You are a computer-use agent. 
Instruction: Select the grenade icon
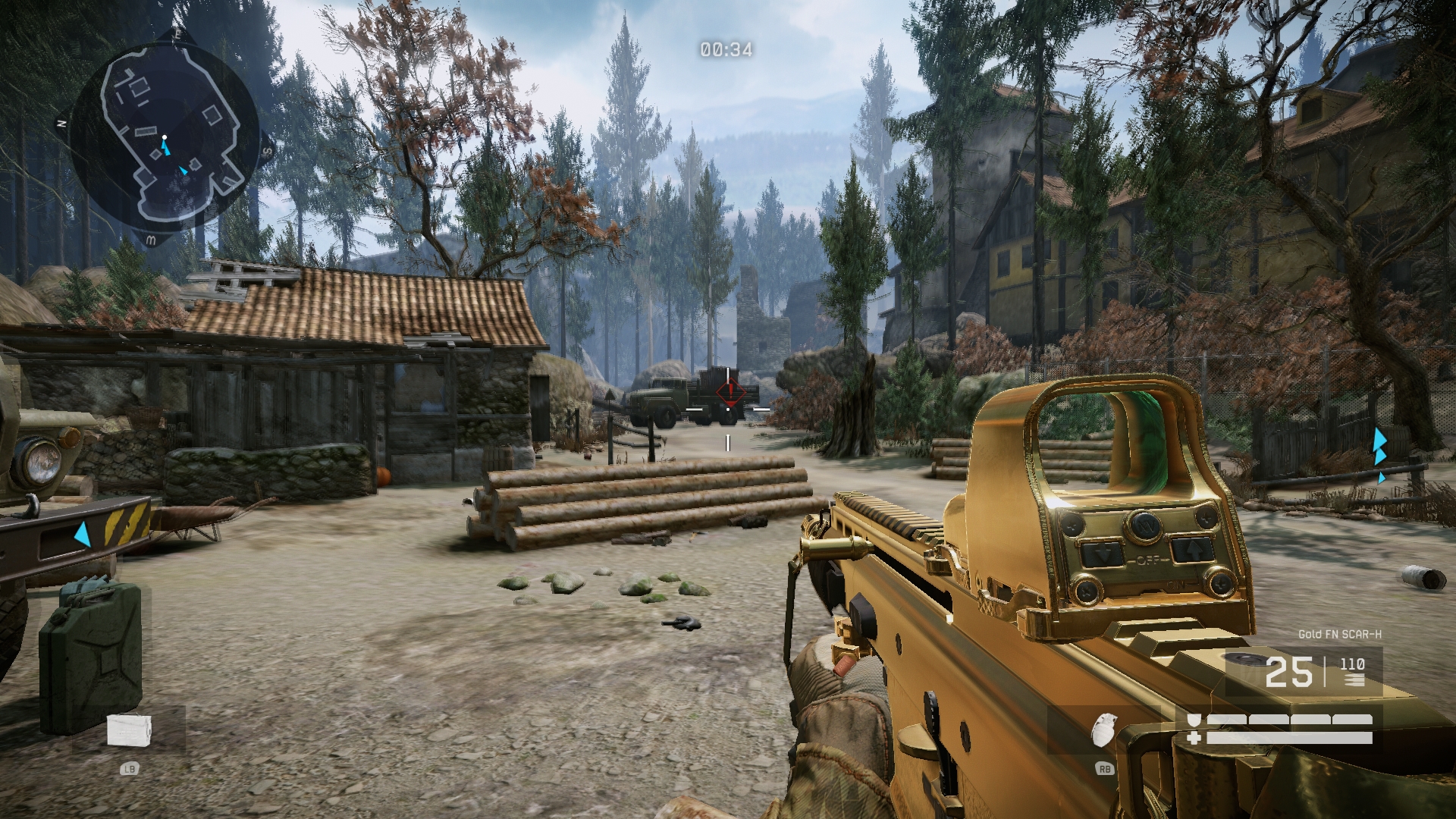pos(1103,730)
